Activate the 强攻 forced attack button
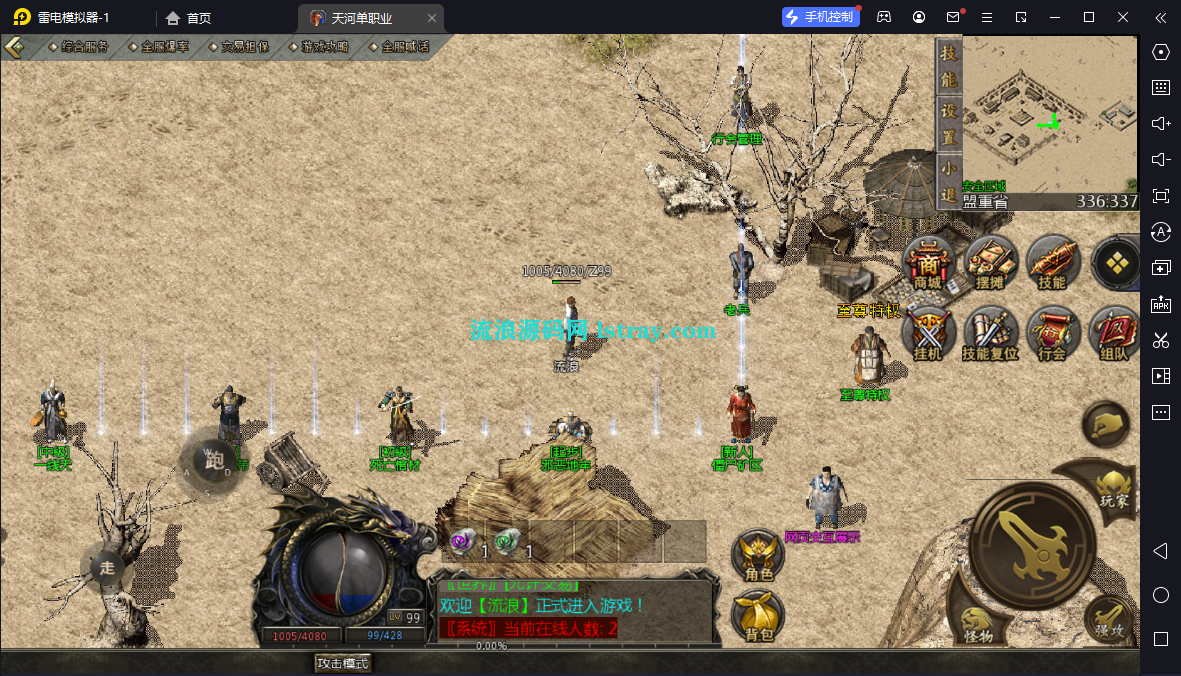1181x676 pixels. tap(1107, 620)
